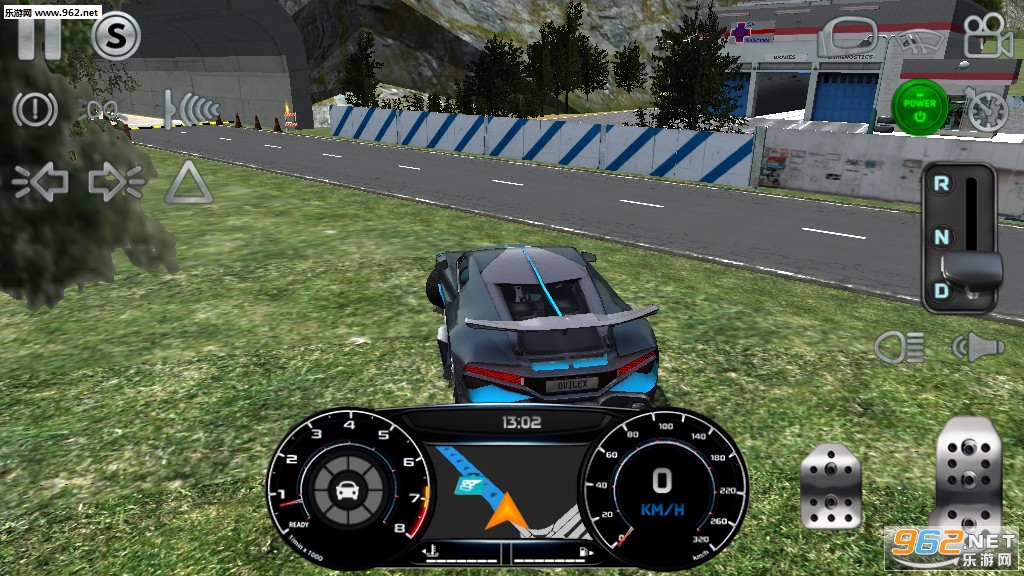Shift the gear selector to N
1024x576 pixels.
[x=941, y=238]
